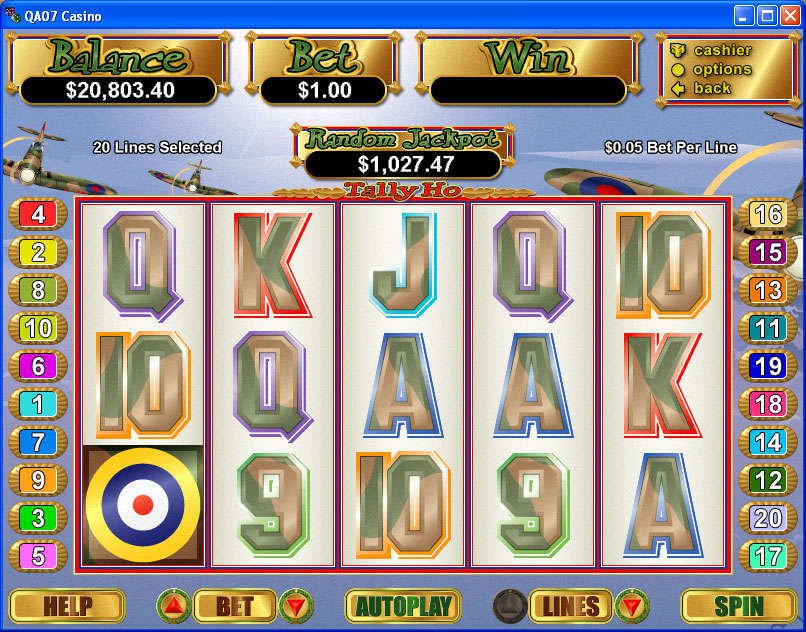Spin the slot reels

pos(738,606)
